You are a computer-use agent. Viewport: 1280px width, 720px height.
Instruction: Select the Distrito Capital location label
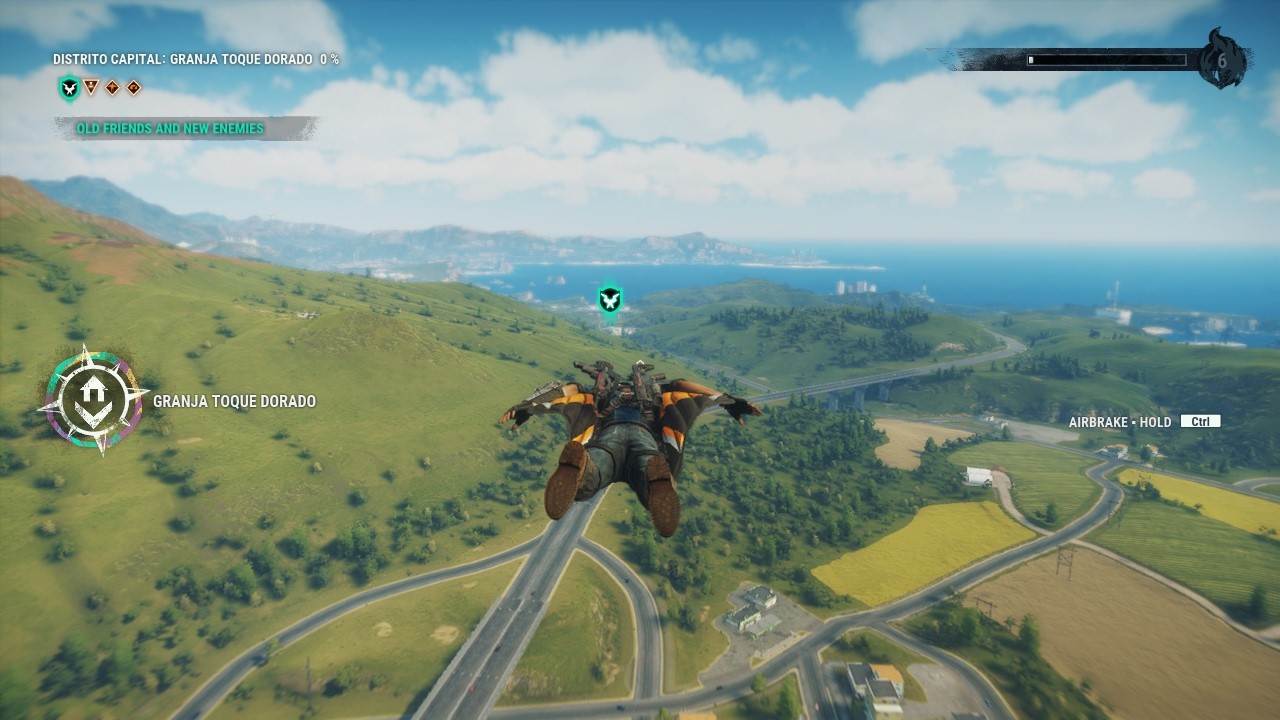pyautogui.click(x=196, y=60)
